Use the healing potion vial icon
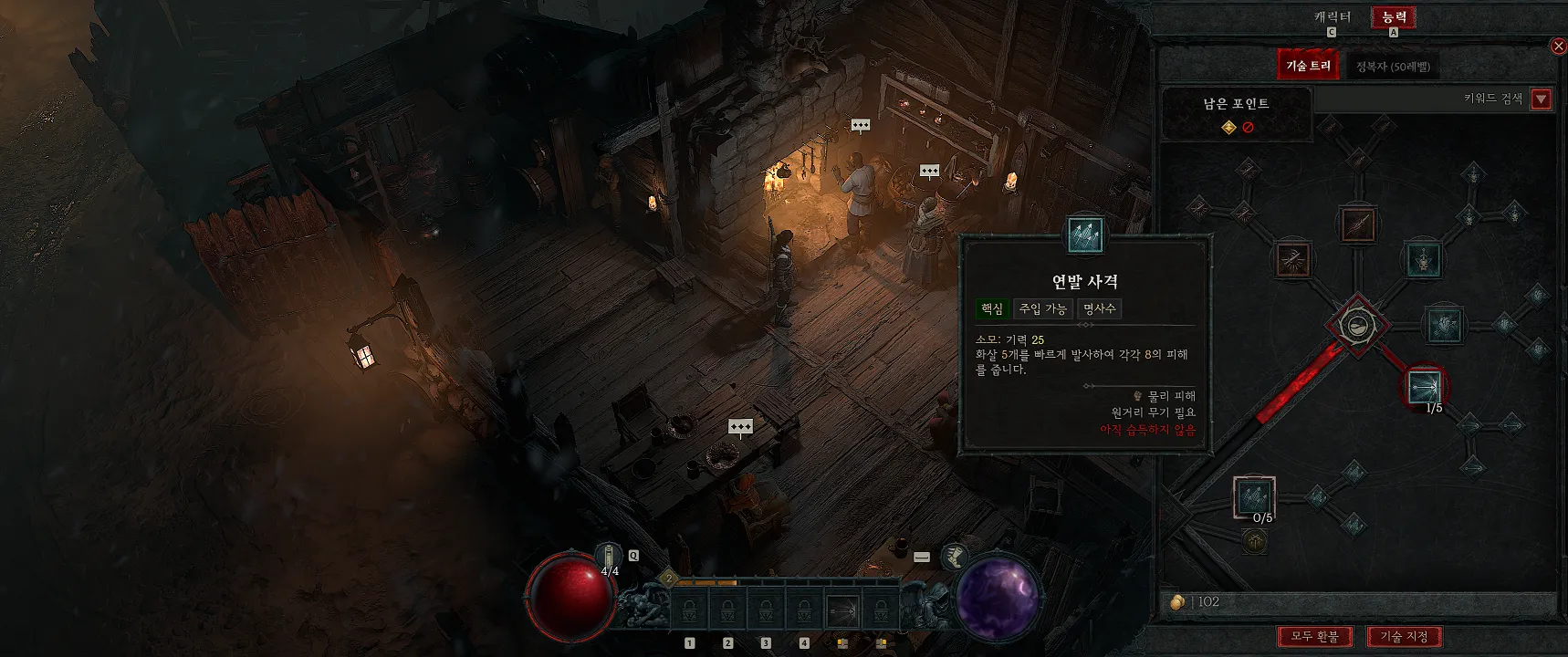The width and height of the screenshot is (1568, 657). click(609, 556)
